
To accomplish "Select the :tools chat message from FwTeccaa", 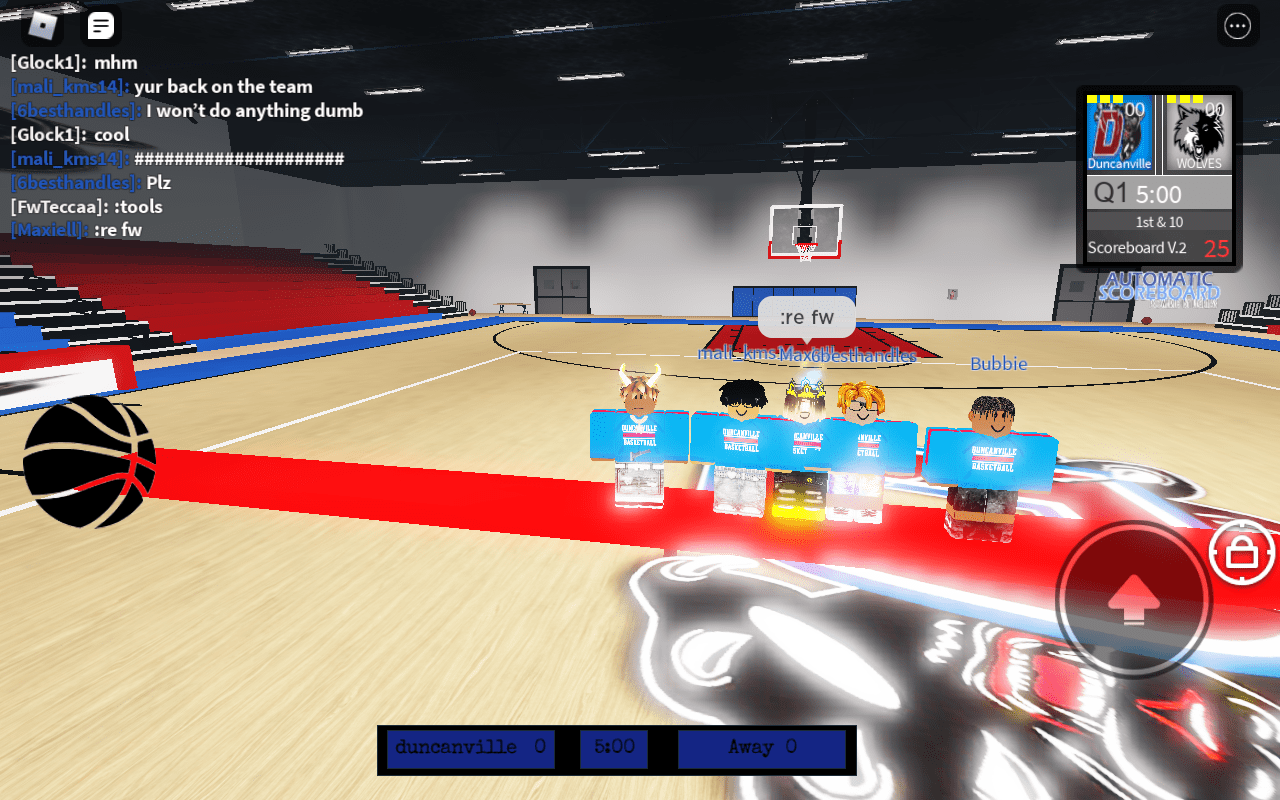I will coord(88,206).
